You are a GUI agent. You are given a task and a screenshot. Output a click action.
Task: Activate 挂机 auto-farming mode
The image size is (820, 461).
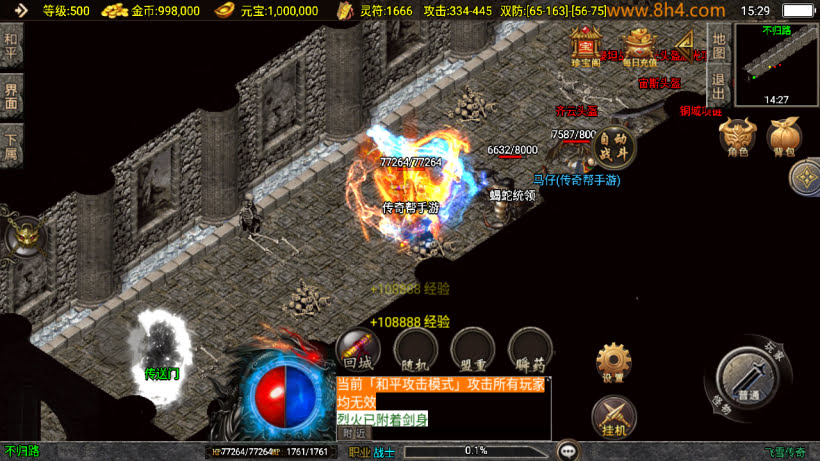pos(613,416)
